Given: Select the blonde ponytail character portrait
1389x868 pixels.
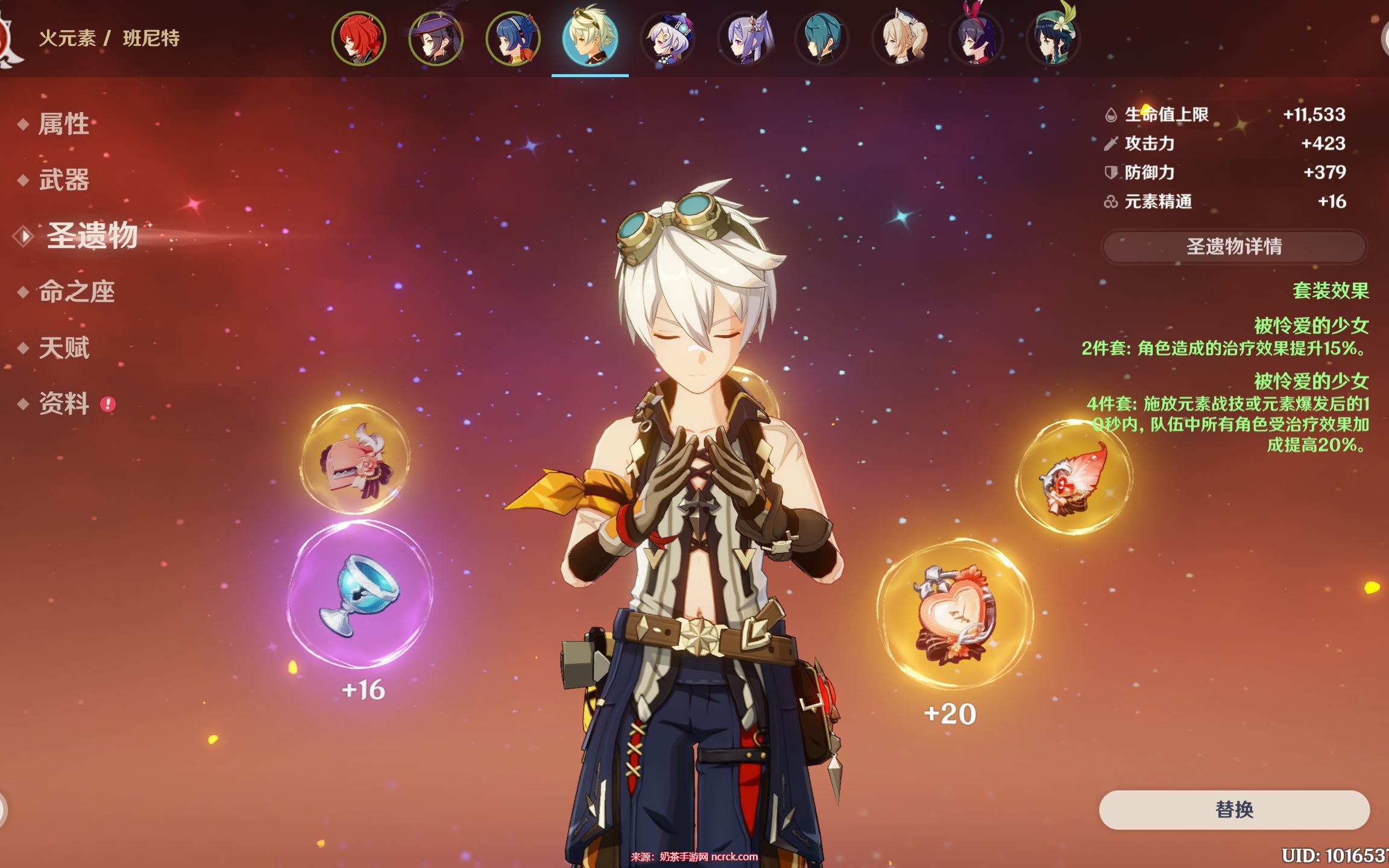Looking at the screenshot, I should click(899, 39).
